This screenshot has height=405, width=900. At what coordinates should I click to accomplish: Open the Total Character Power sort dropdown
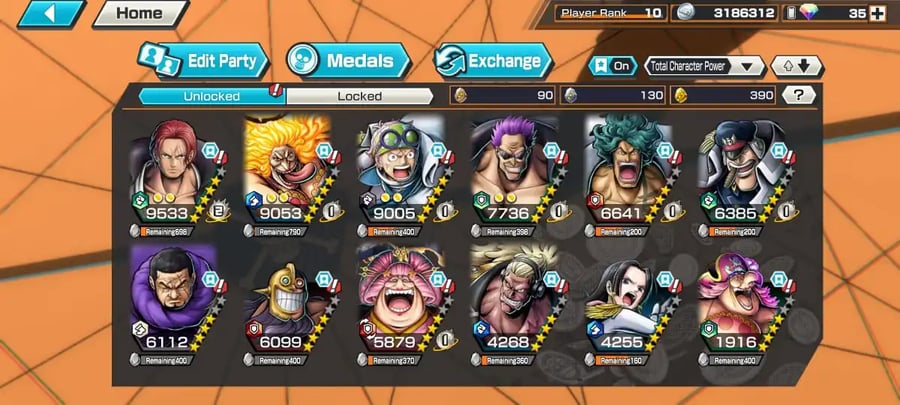[705, 66]
